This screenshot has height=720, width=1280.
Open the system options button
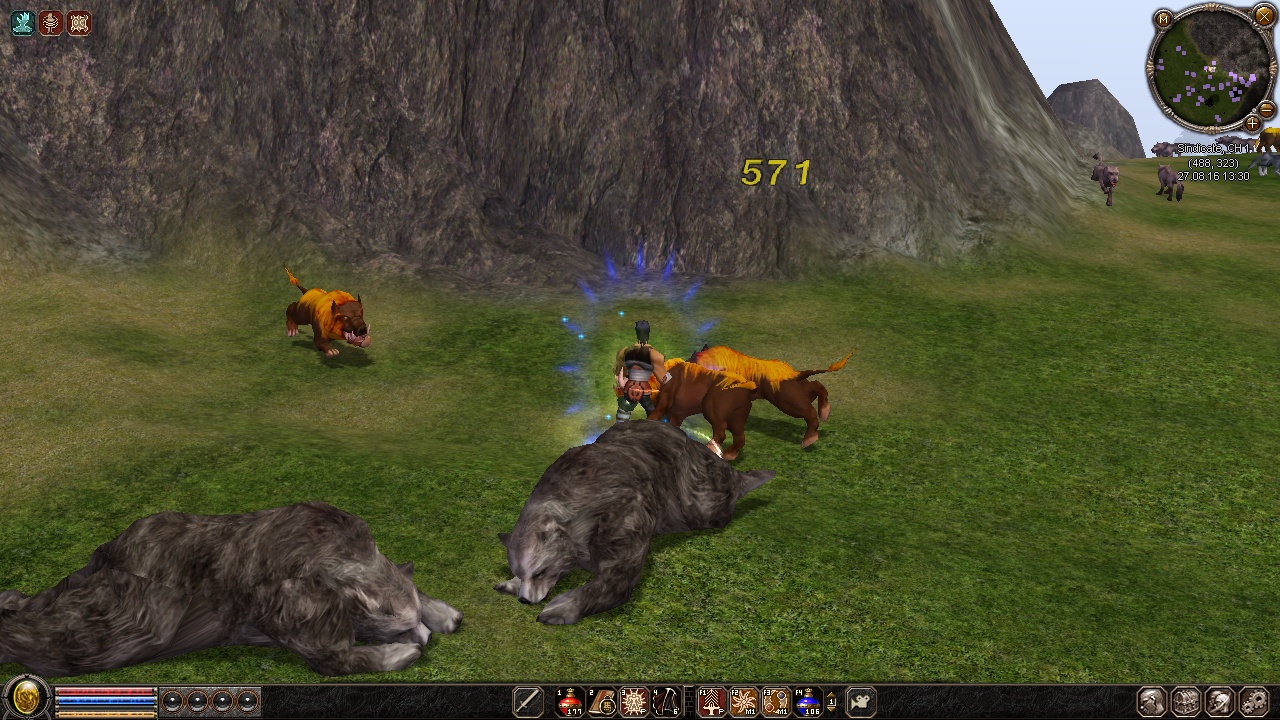(x=1254, y=702)
